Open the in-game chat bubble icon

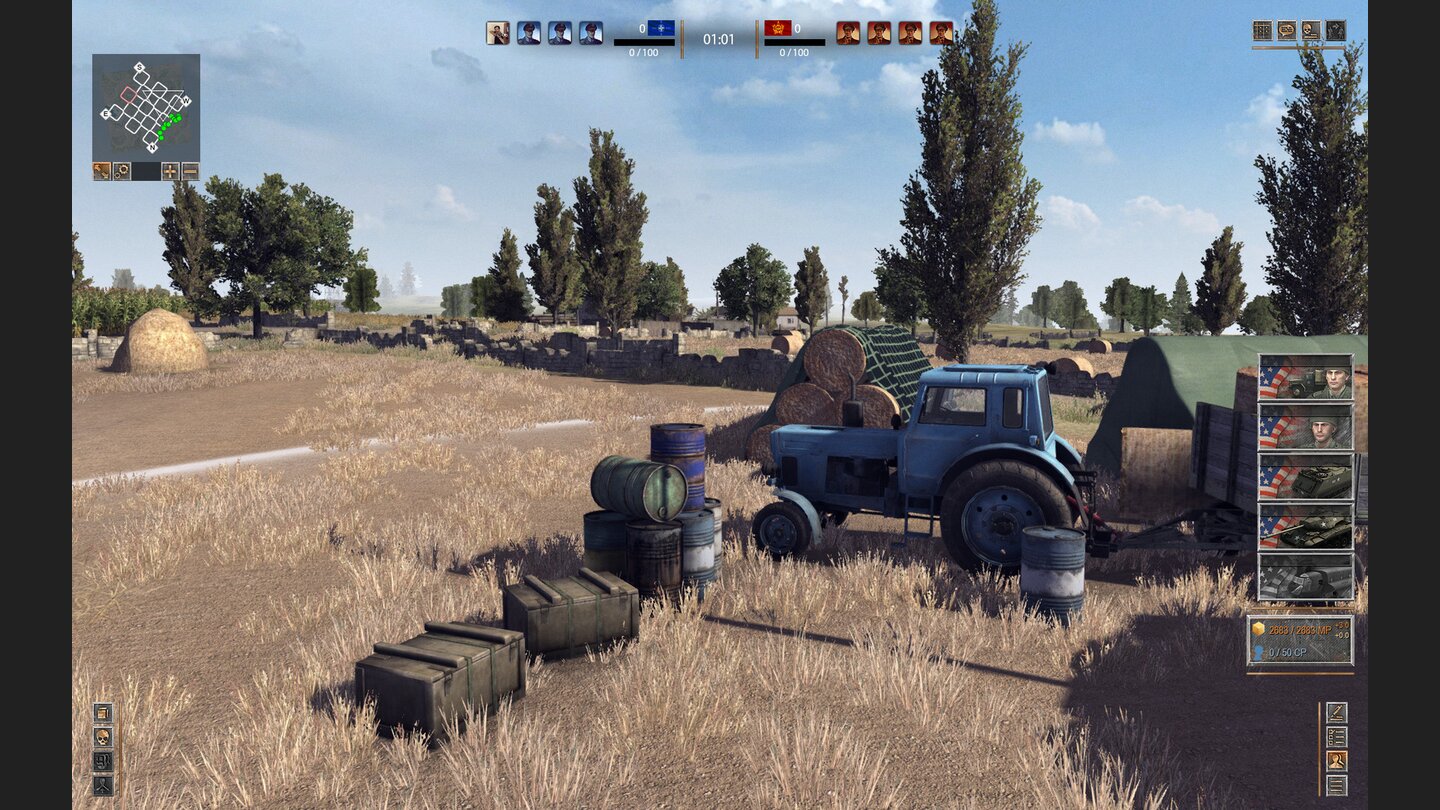coord(1288,30)
